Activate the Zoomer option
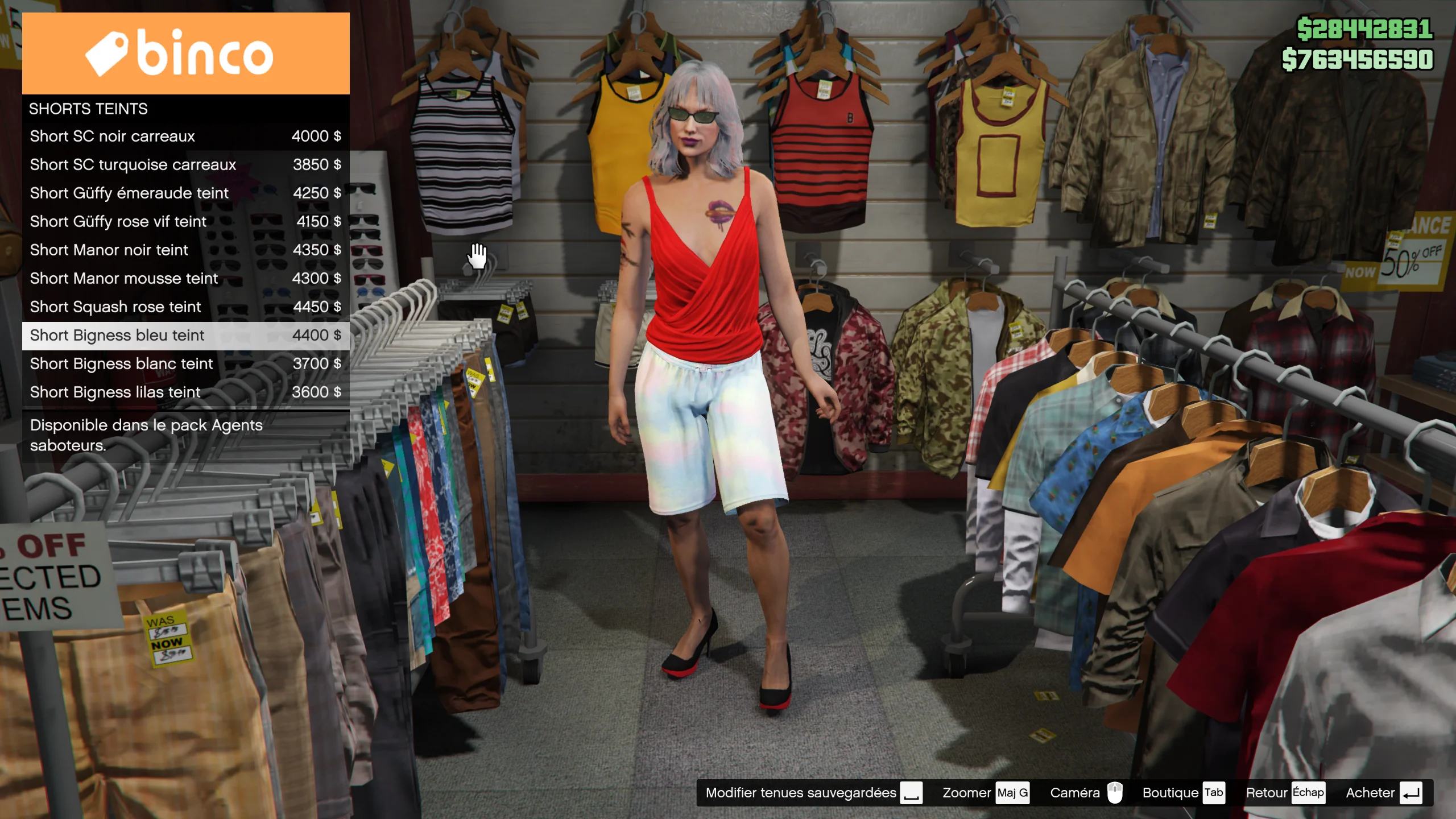This screenshot has height=819, width=1456. coord(985,793)
